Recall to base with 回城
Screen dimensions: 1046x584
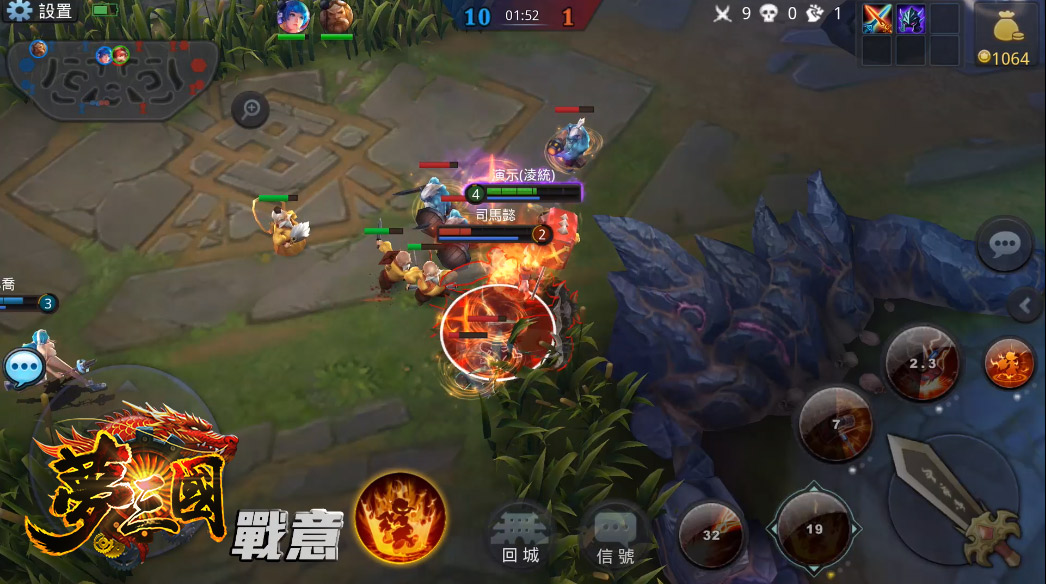[520, 535]
